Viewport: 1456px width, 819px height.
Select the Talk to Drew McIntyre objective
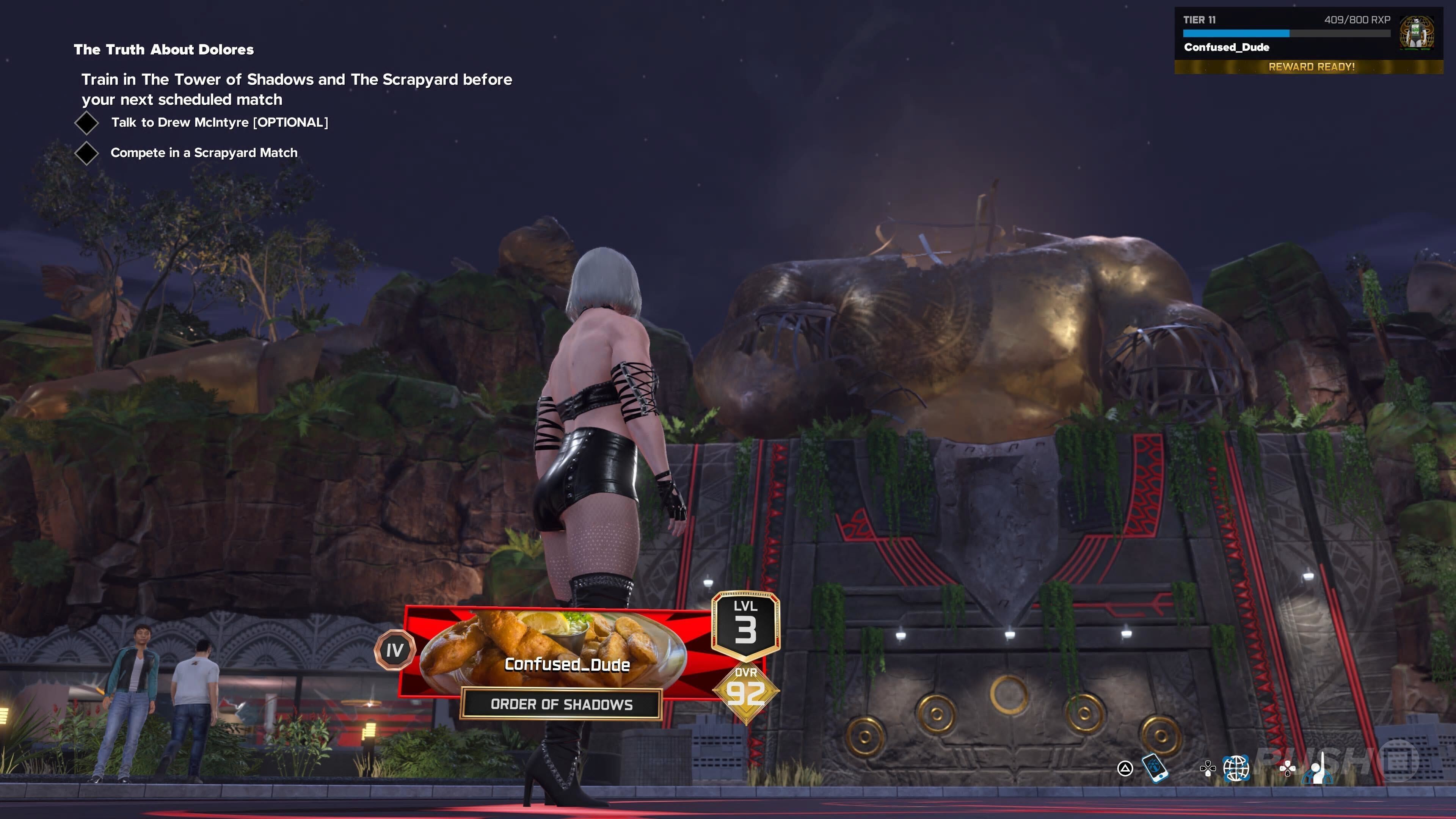[x=219, y=122]
